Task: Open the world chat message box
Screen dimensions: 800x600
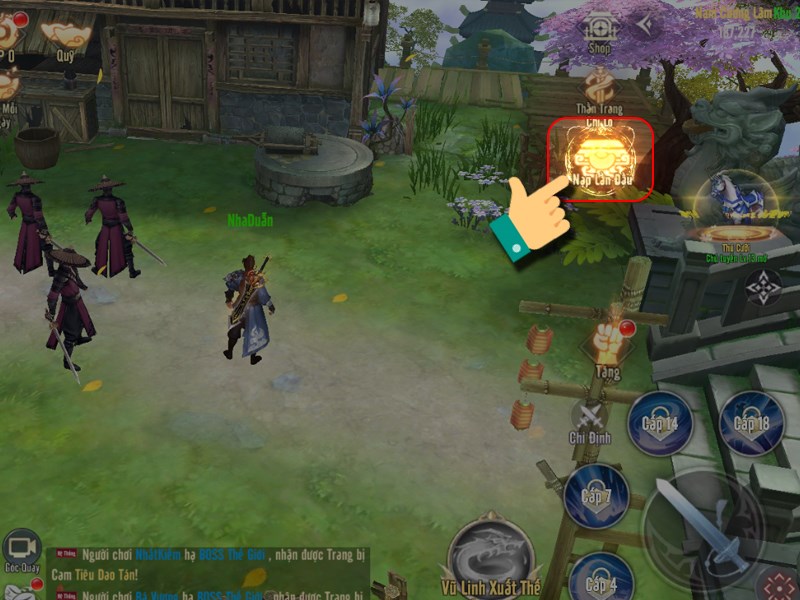Action: 200,575
